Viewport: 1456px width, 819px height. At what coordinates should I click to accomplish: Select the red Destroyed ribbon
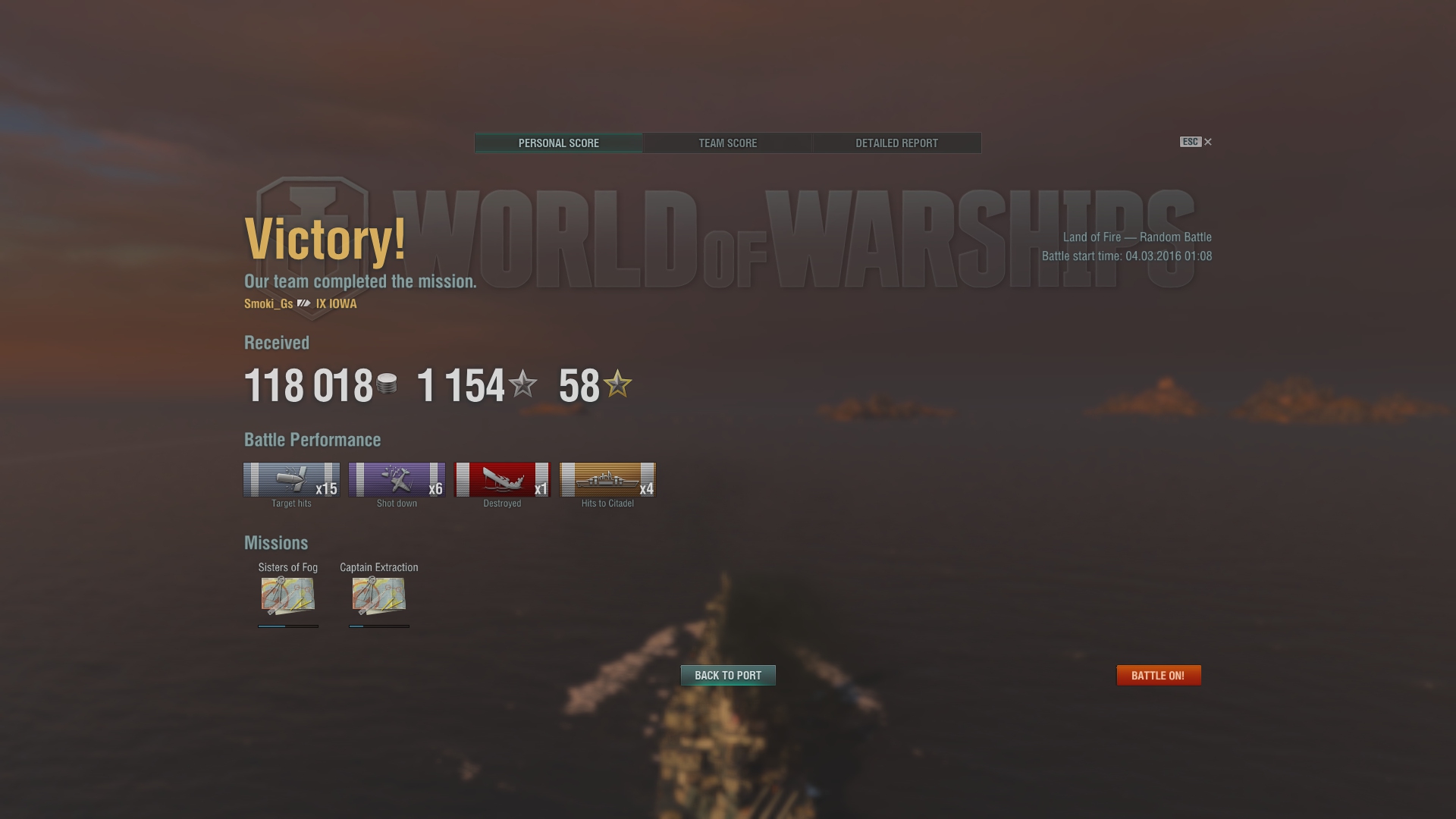point(502,480)
